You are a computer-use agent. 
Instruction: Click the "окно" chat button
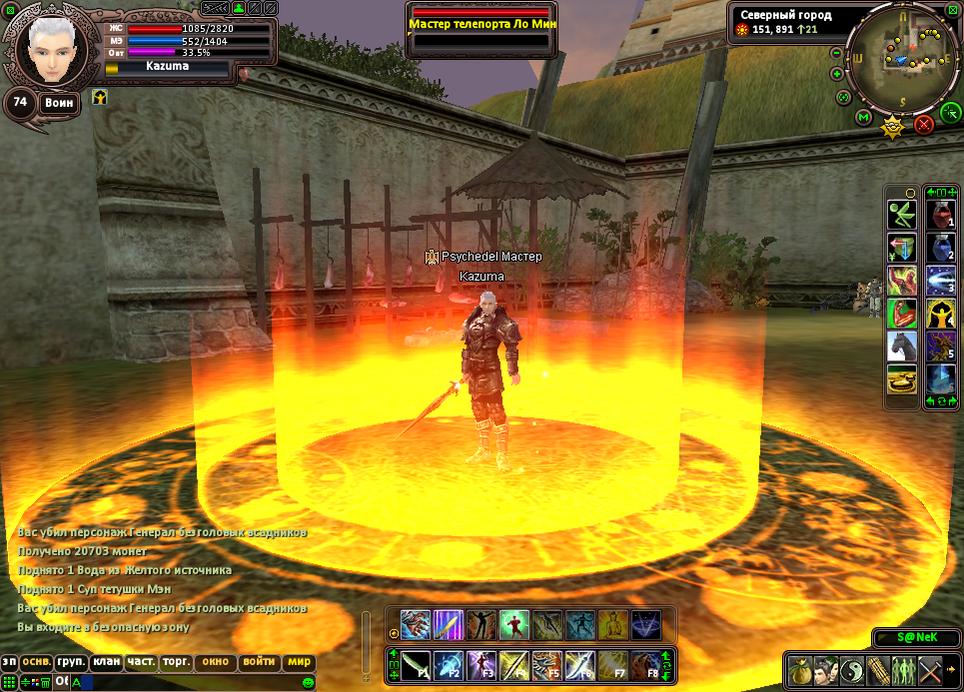coord(216,662)
